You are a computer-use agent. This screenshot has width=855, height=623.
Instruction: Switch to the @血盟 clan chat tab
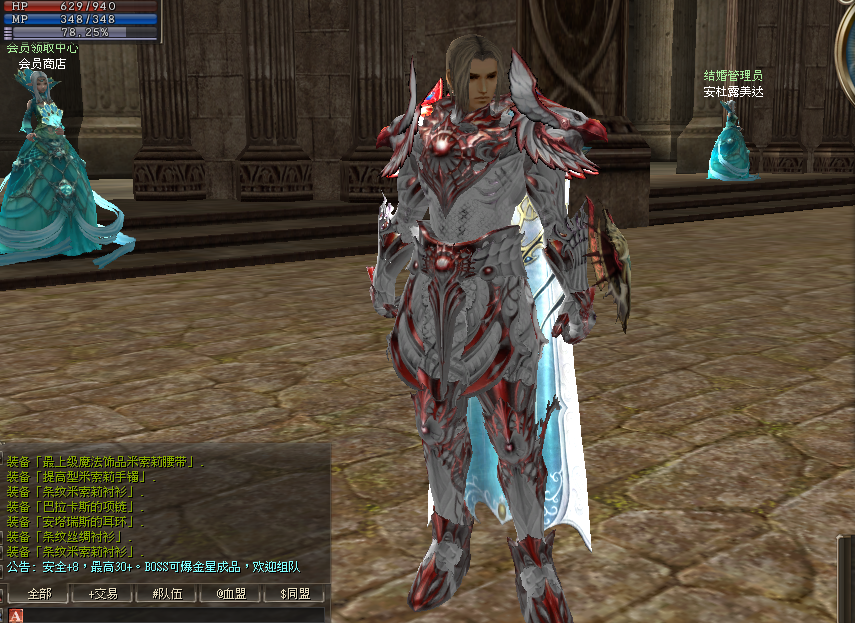pos(231,594)
